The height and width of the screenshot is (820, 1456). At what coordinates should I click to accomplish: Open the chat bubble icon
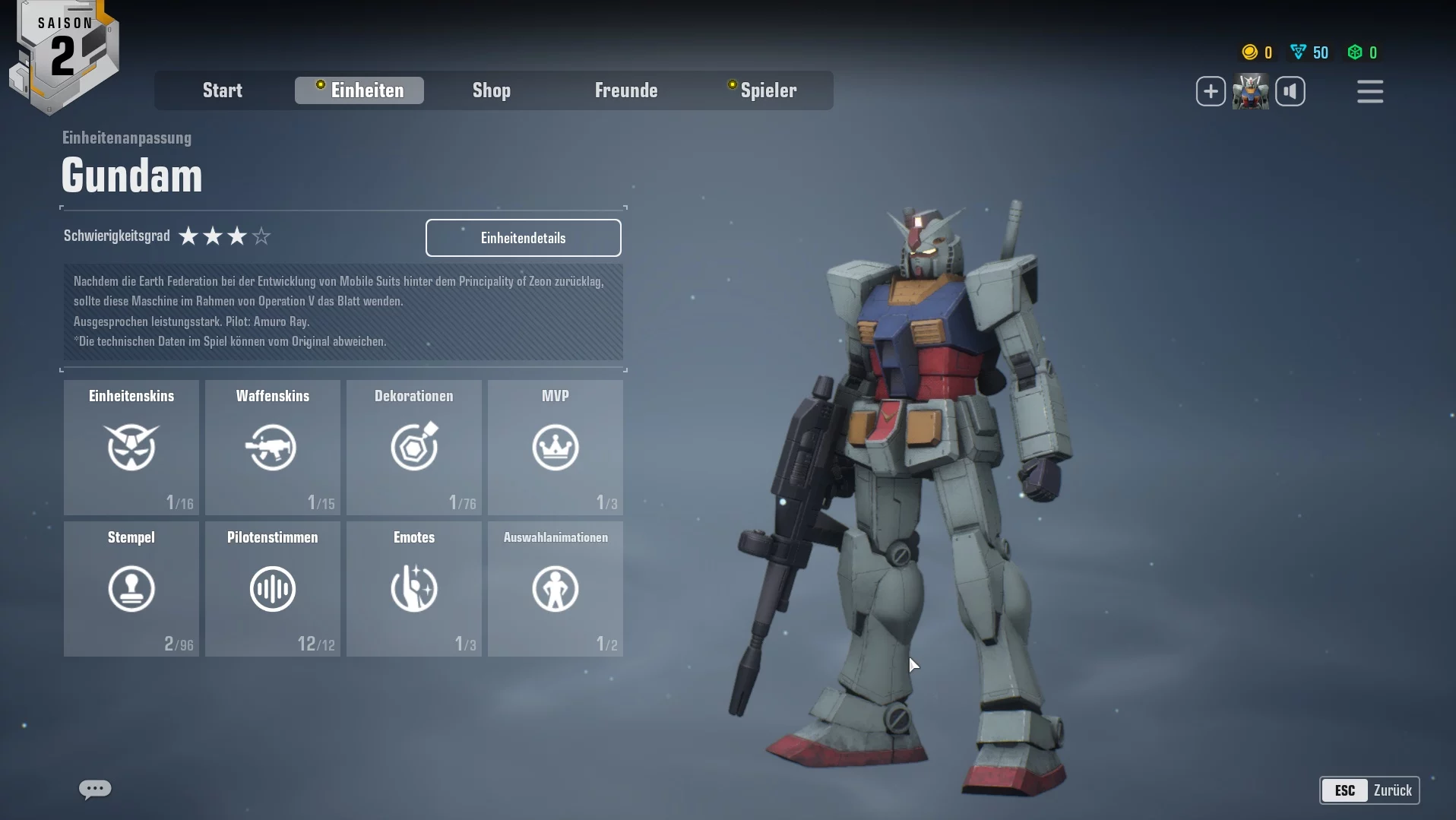point(95,789)
